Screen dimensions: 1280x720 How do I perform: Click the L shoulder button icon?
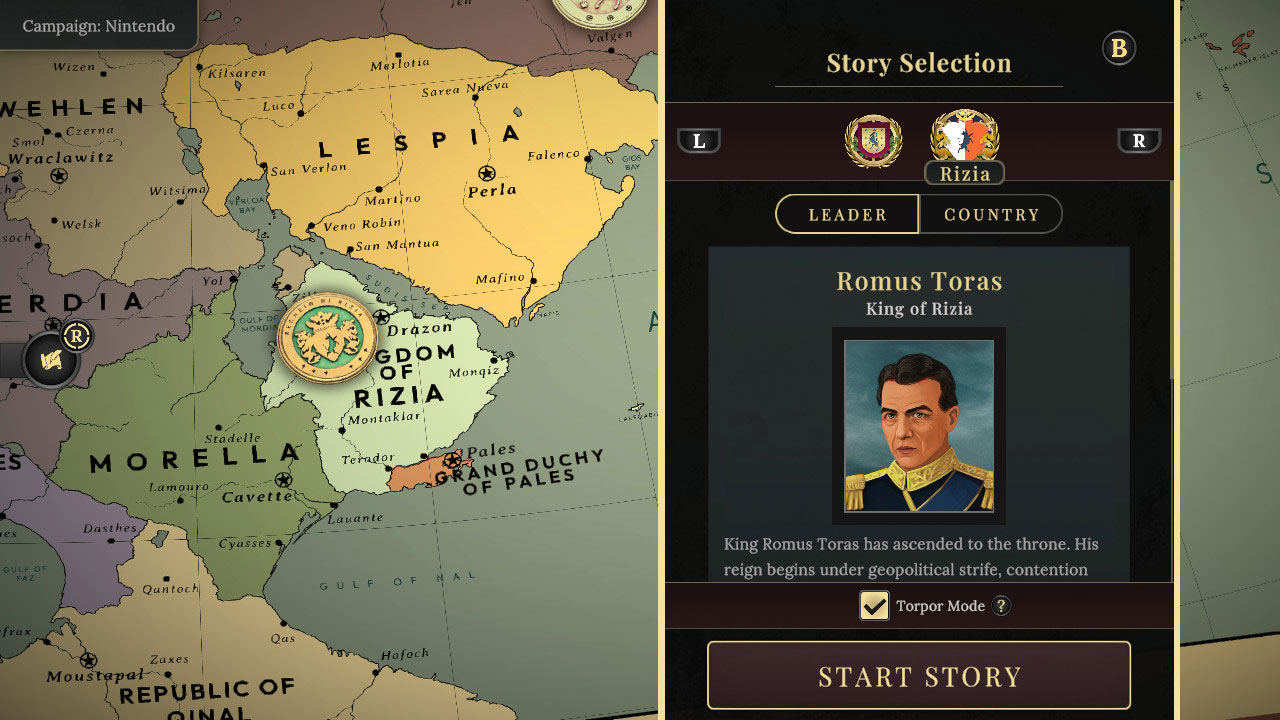coord(700,140)
